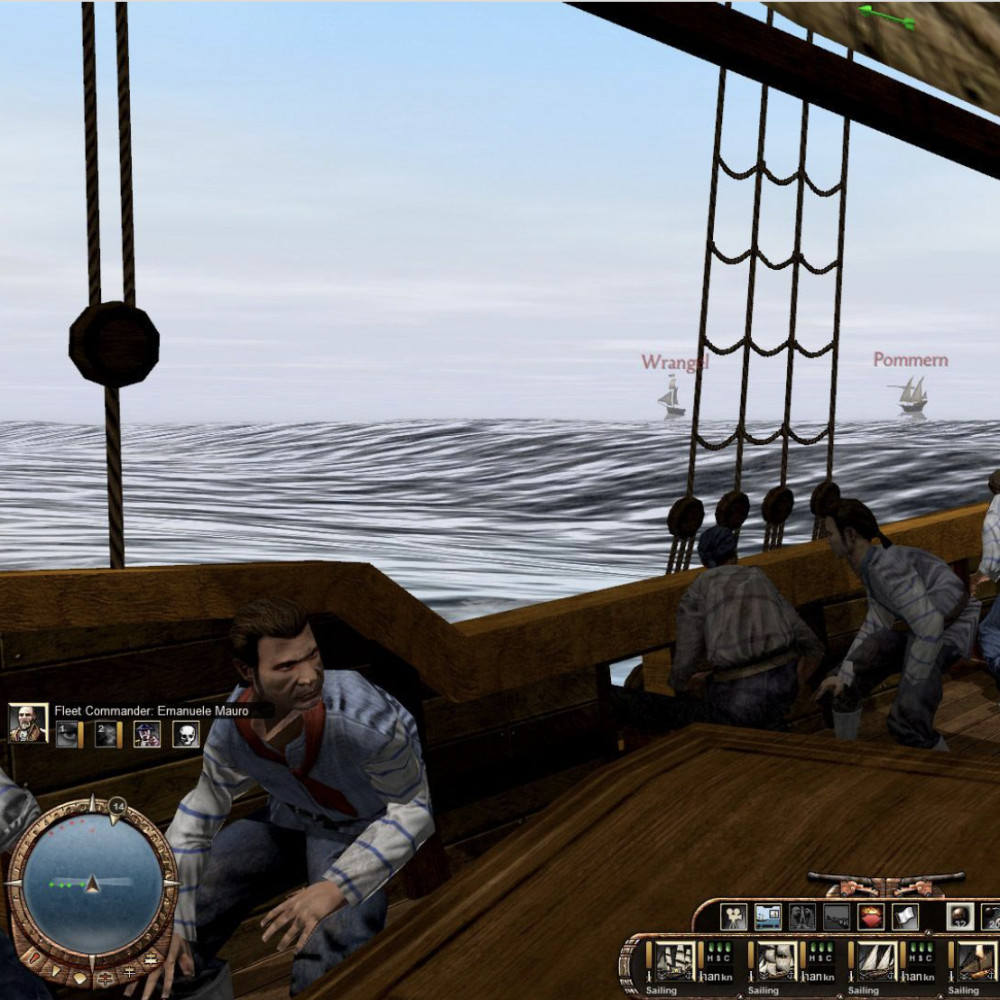Click the compass radar minimap
The width and height of the screenshot is (1000, 1000).
tap(92, 881)
